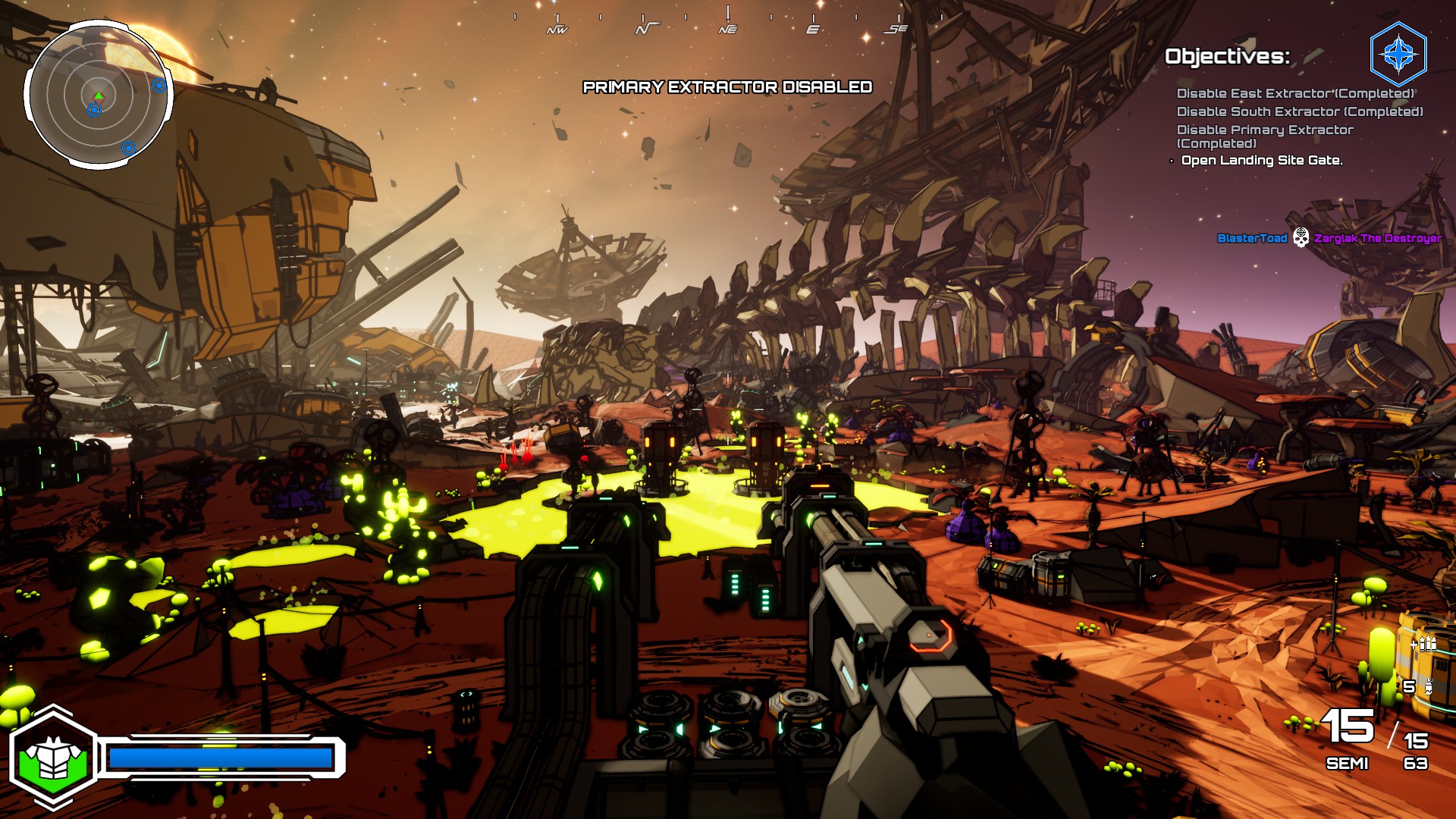Click the Objectives header

[x=1226, y=56]
